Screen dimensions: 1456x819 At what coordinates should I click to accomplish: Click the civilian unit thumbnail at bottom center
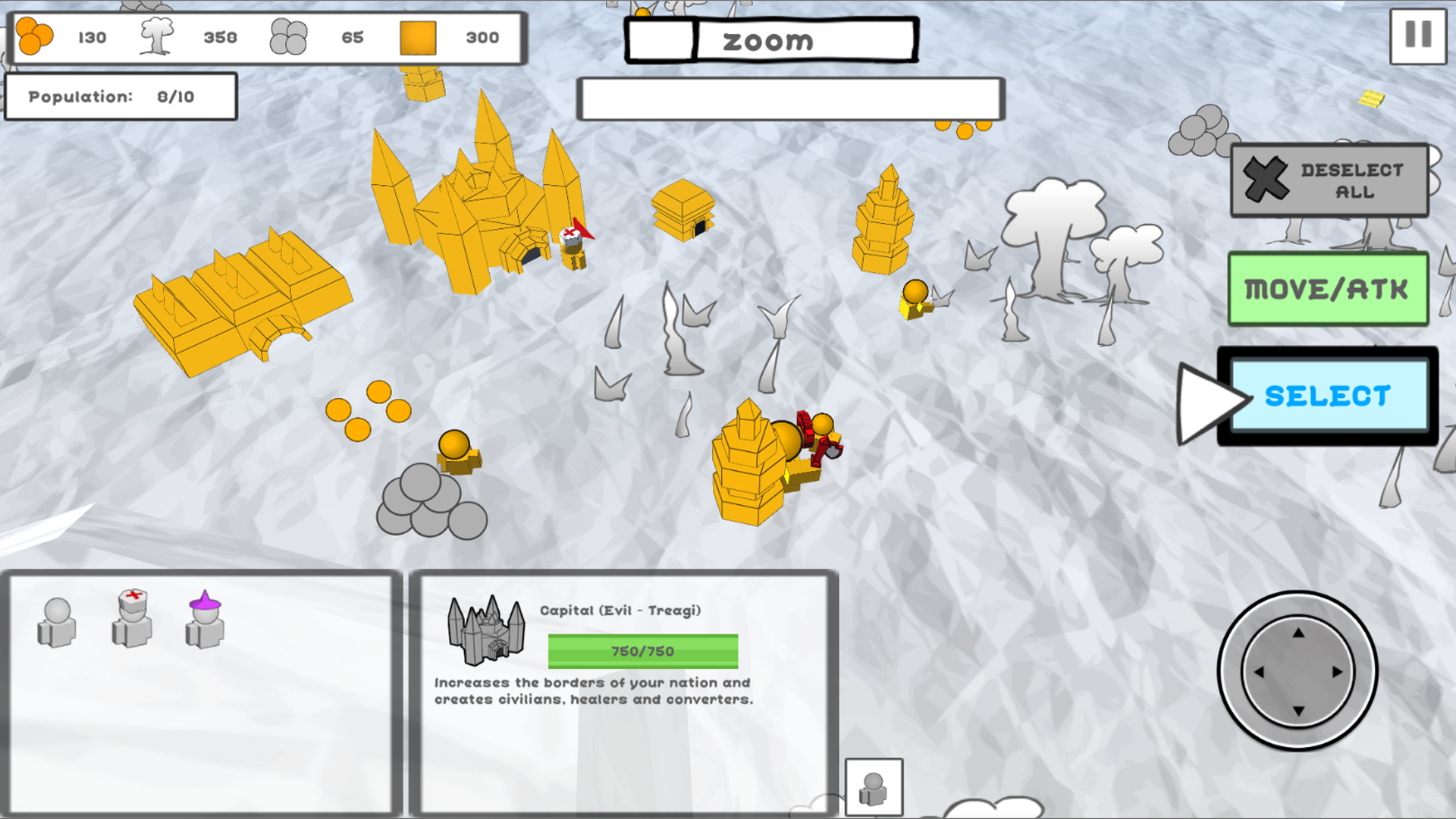[875, 787]
